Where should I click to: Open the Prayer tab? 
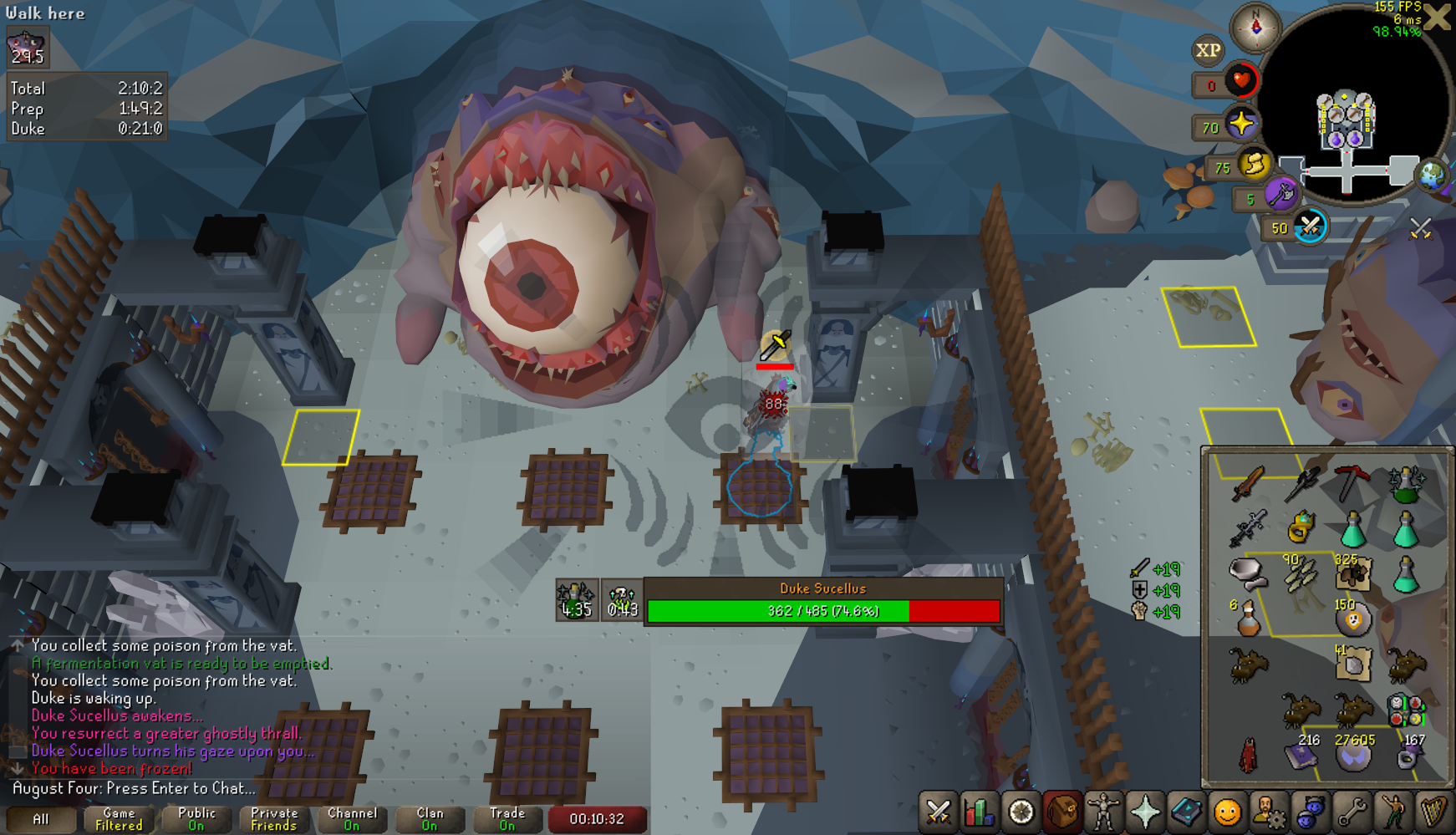[x=1145, y=812]
